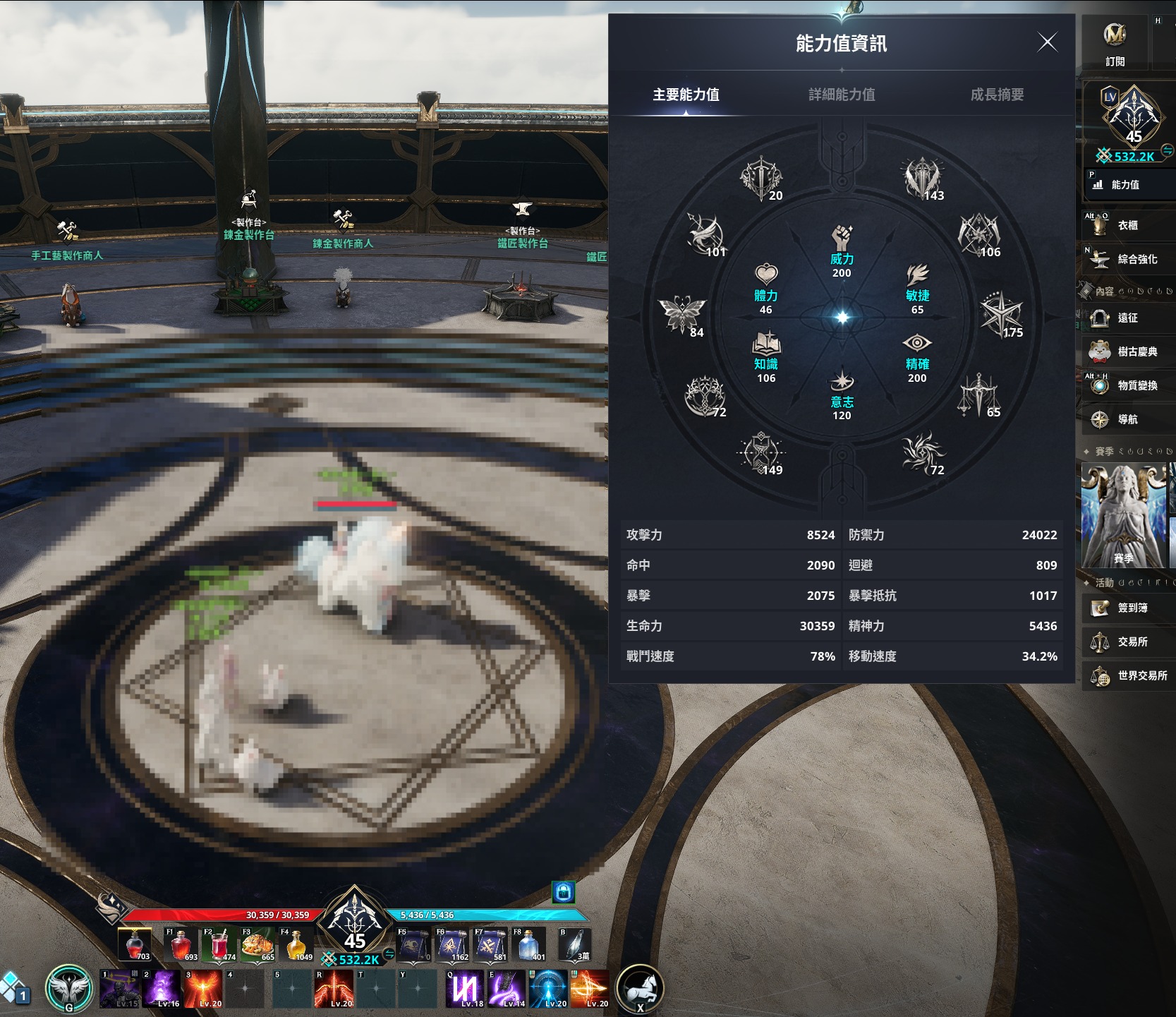Click the 知識 book stat
Screen dimensions: 1176x1017
pyautogui.click(x=766, y=344)
